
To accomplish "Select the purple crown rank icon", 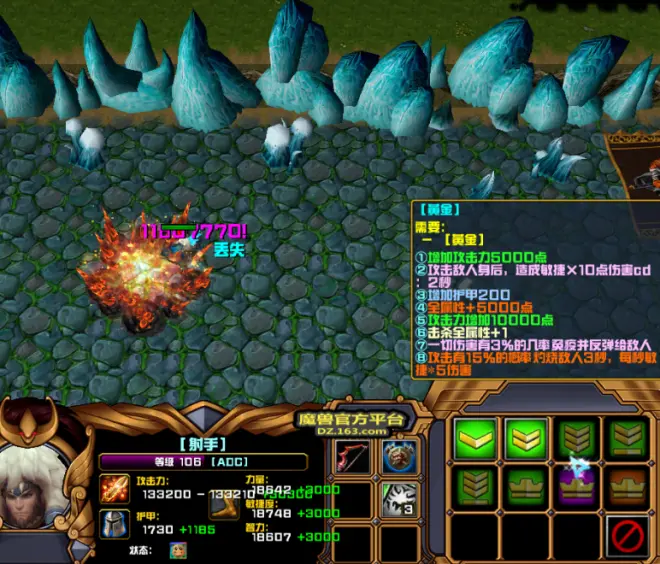I will tap(577, 485).
